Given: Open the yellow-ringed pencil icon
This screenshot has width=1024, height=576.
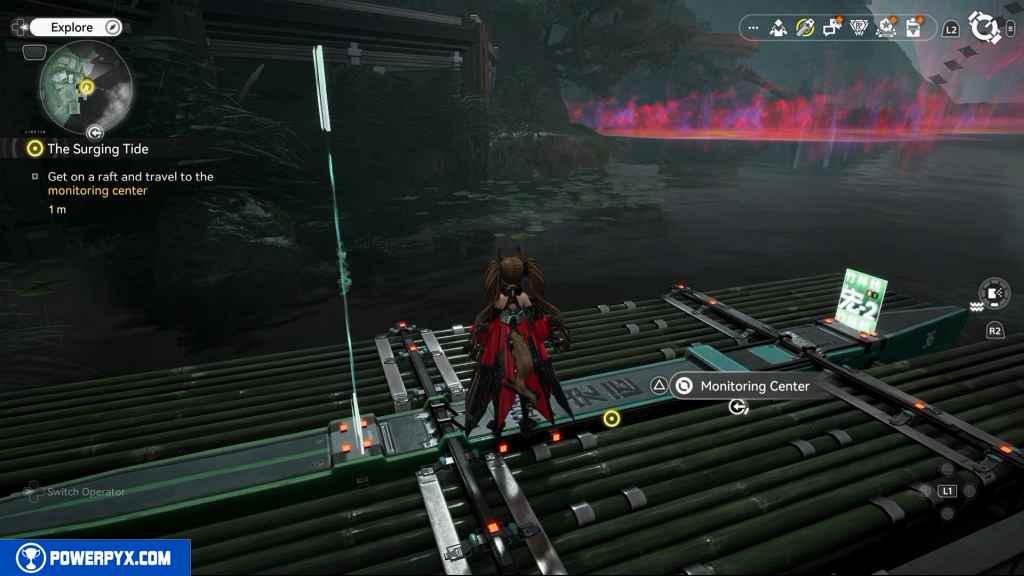Looking at the screenshot, I should (x=805, y=28).
